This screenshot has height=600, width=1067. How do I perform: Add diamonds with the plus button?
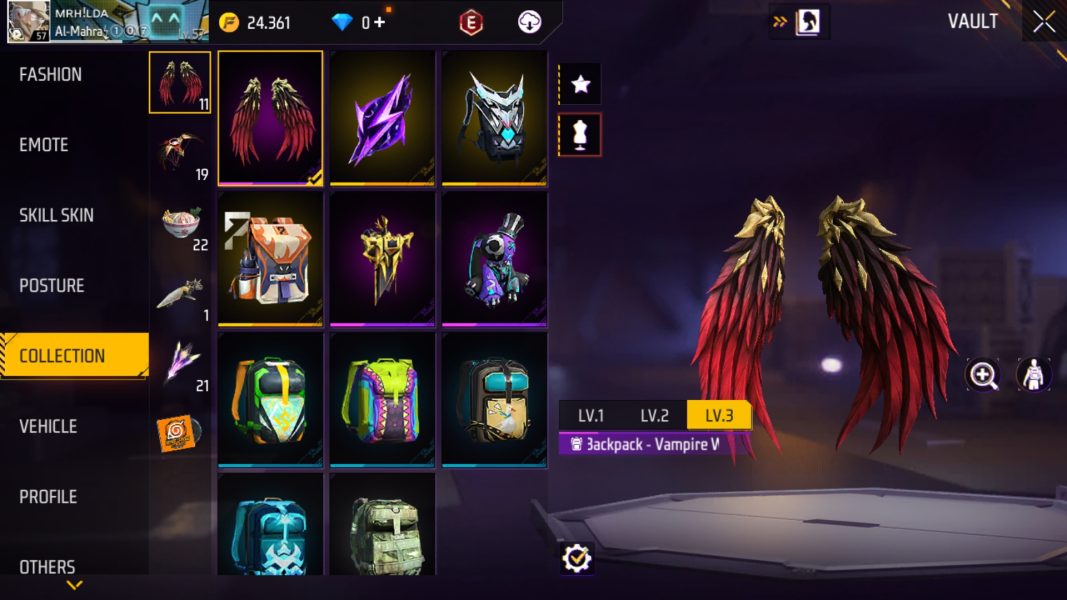(379, 22)
